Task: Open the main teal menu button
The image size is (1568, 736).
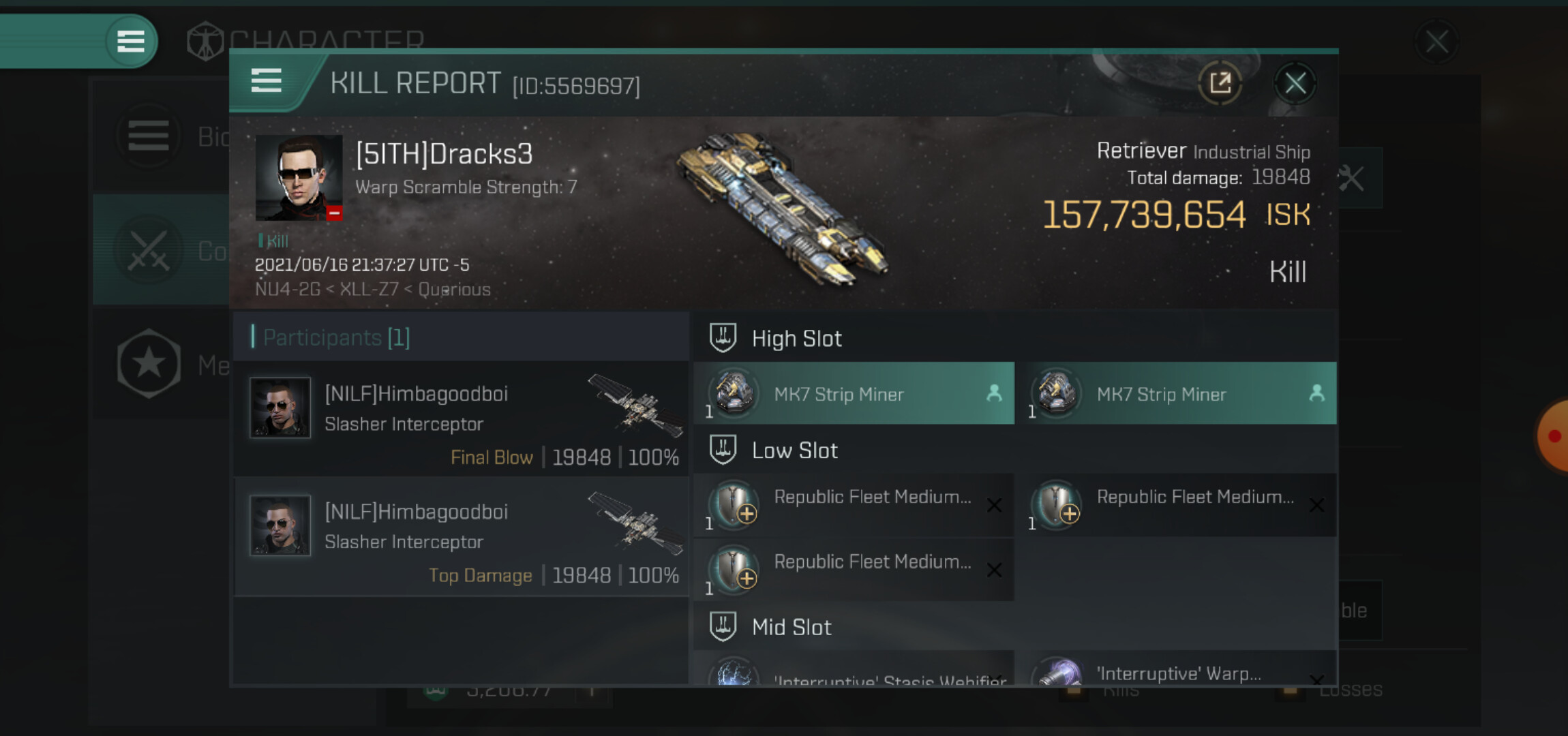Action: click(x=131, y=42)
